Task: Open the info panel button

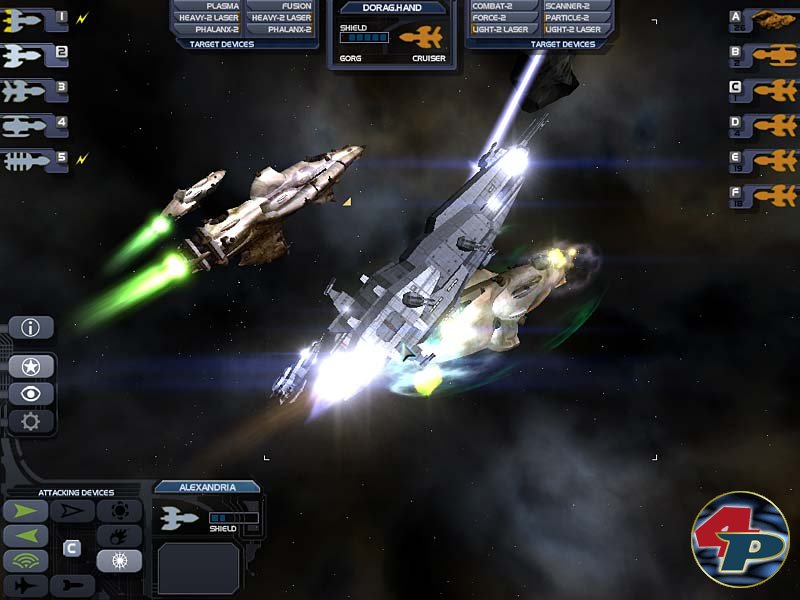Action: [x=31, y=327]
